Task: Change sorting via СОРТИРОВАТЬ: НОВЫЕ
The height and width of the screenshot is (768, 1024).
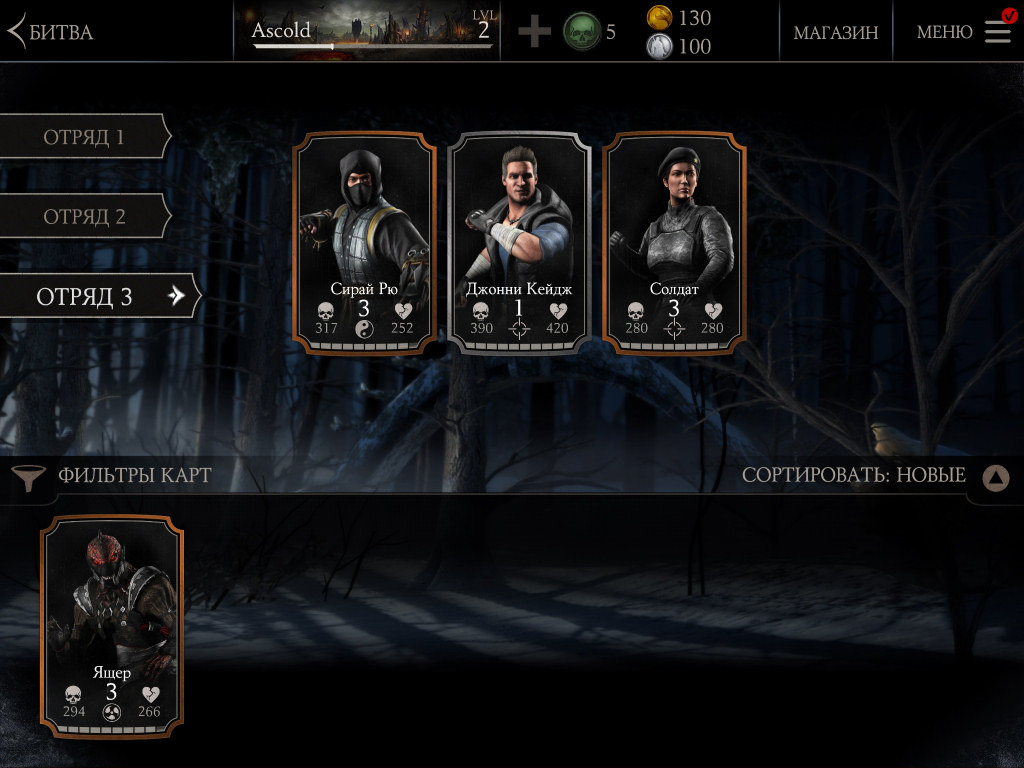Action: (853, 475)
